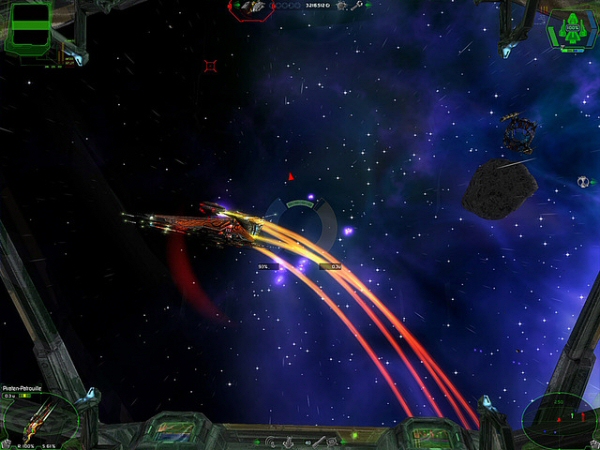The height and width of the screenshot is (450, 600).
Task: Select the Piraten-Patrouille target display
Action: [40, 417]
